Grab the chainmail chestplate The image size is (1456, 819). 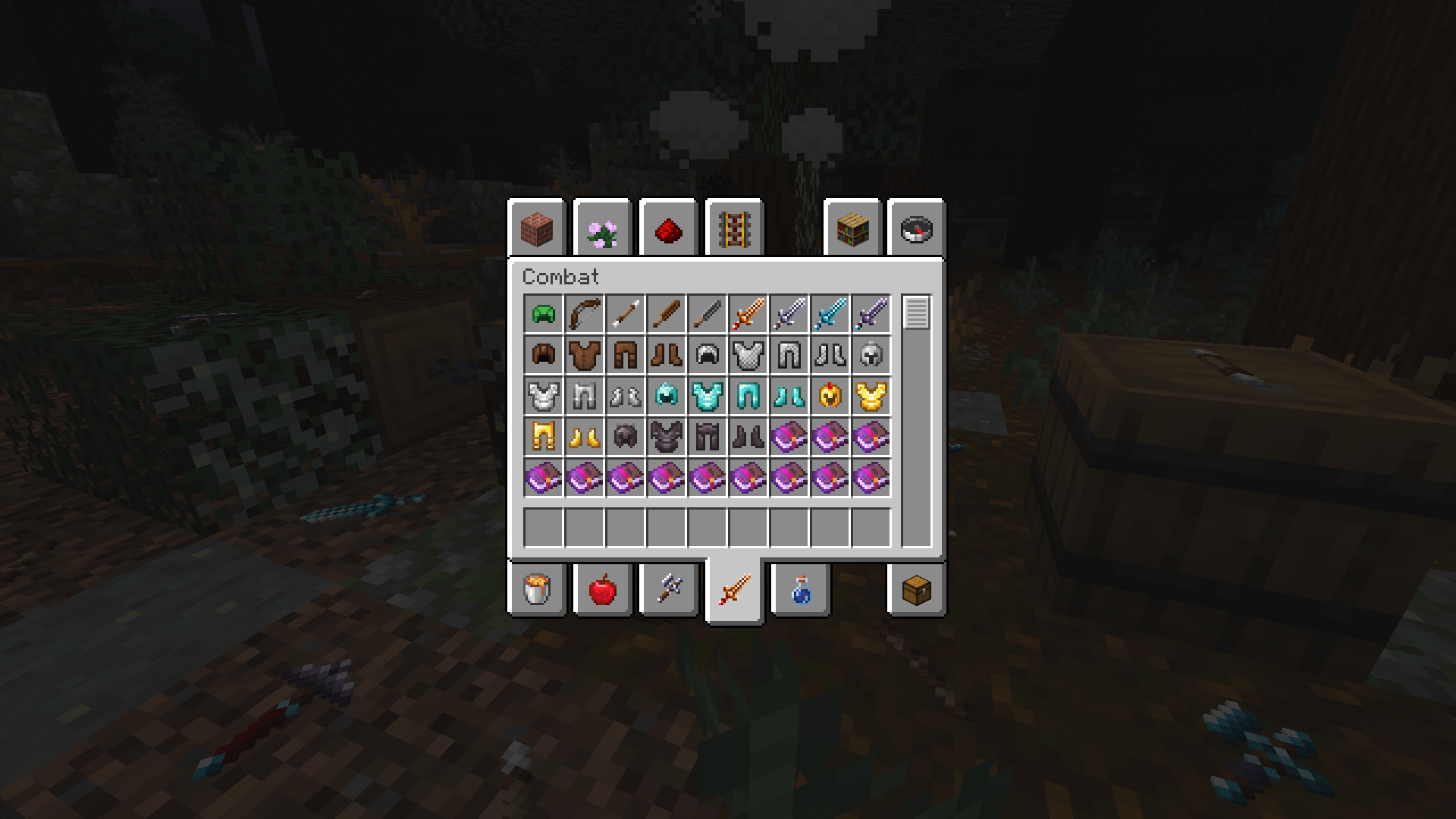tap(749, 354)
